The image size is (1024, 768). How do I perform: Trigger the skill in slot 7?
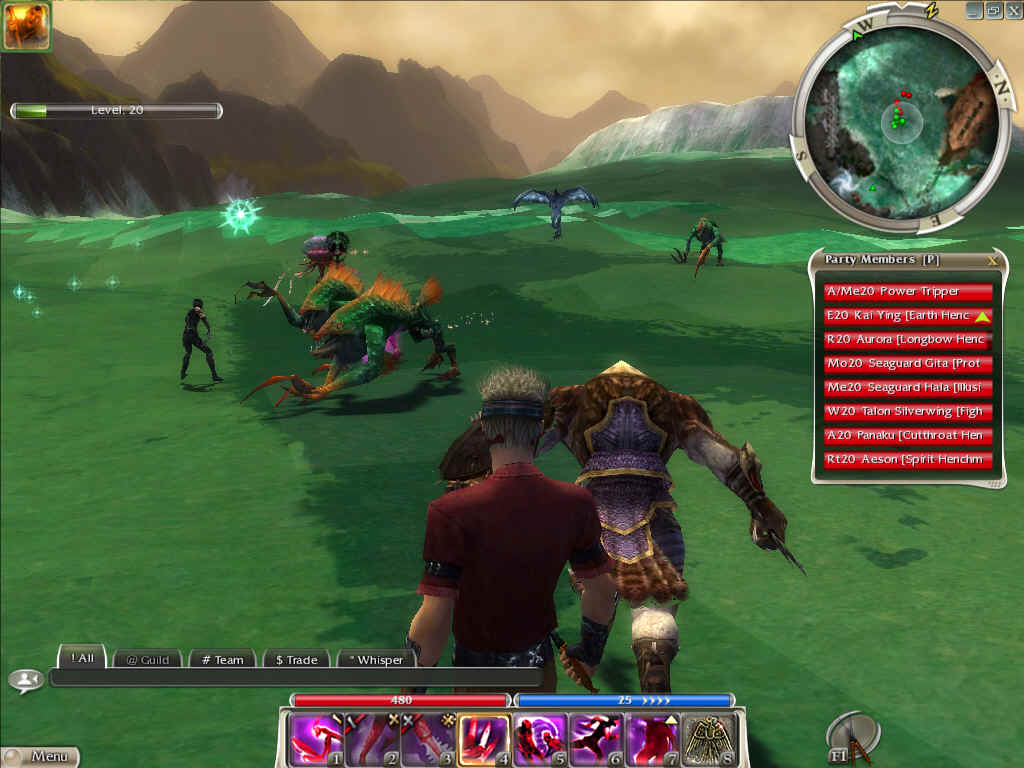[653, 739]
